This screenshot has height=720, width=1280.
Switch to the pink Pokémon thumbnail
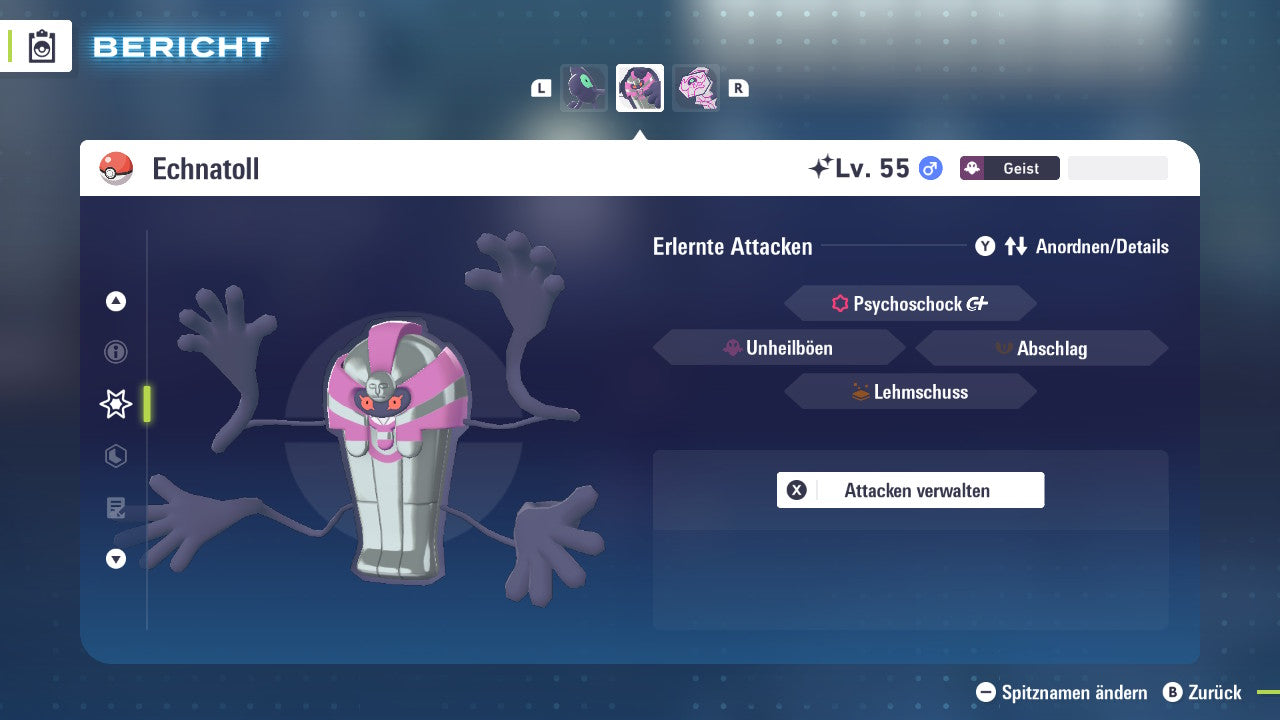click(x=696, y=88)
